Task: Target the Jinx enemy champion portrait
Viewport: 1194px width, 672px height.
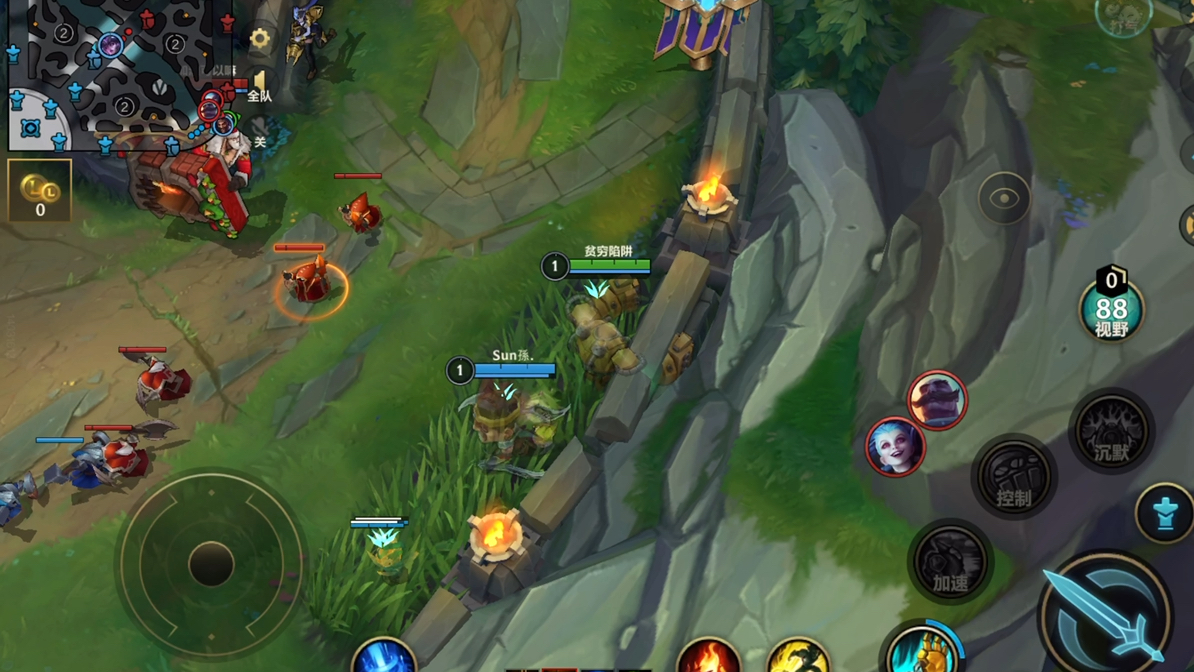Action: pos(895,447)
